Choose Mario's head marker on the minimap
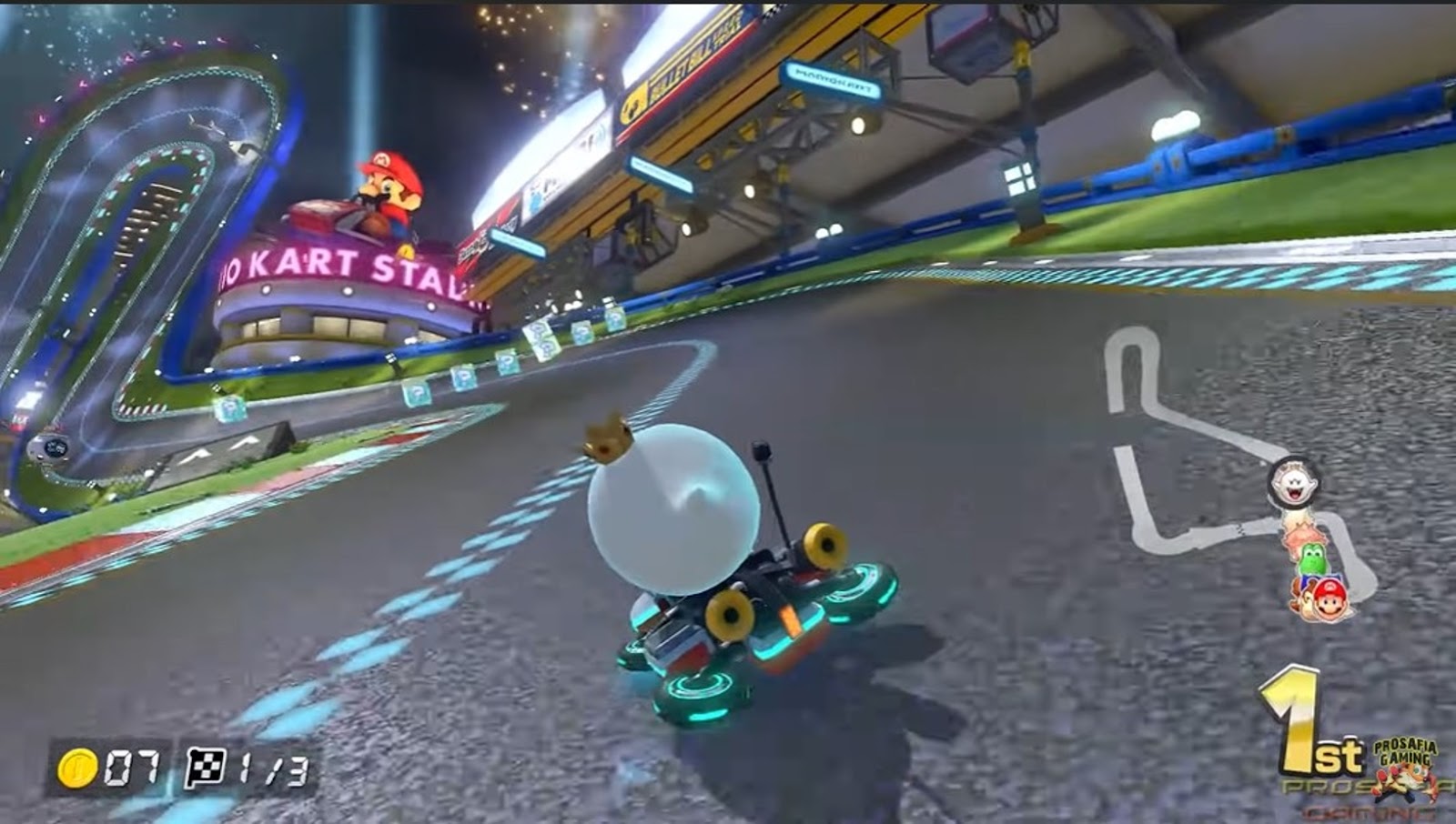The height and width of the screenshot is (824, 1456). [1329, 598]
